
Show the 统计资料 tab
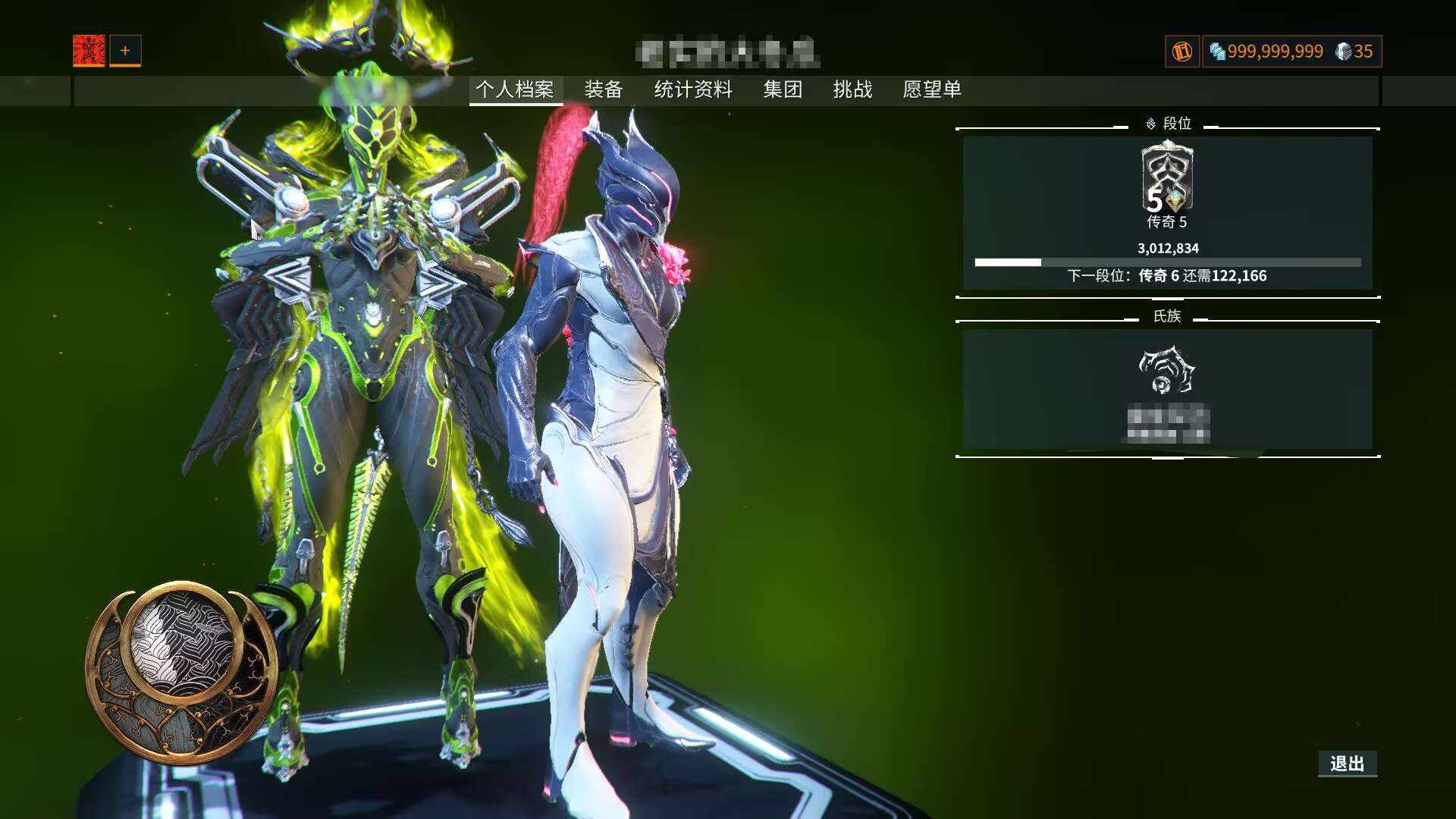693,89
